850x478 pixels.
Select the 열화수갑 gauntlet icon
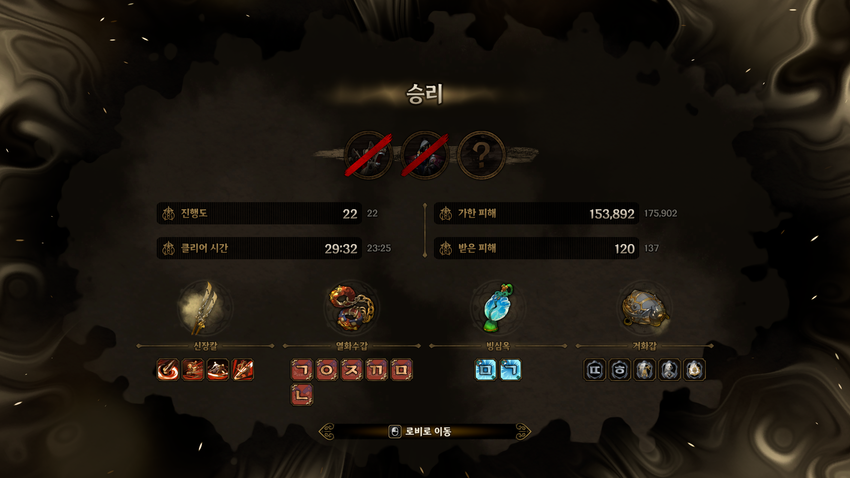point(351,307)
